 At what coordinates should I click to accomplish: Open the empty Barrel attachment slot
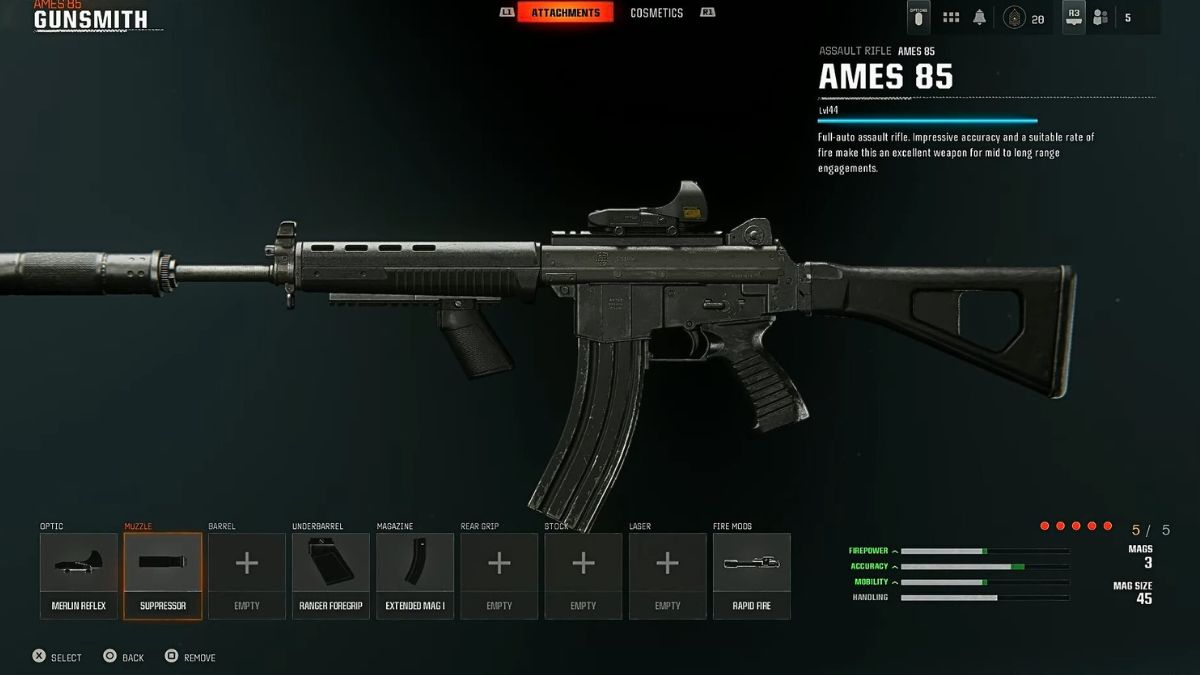[x=247, y=575]
